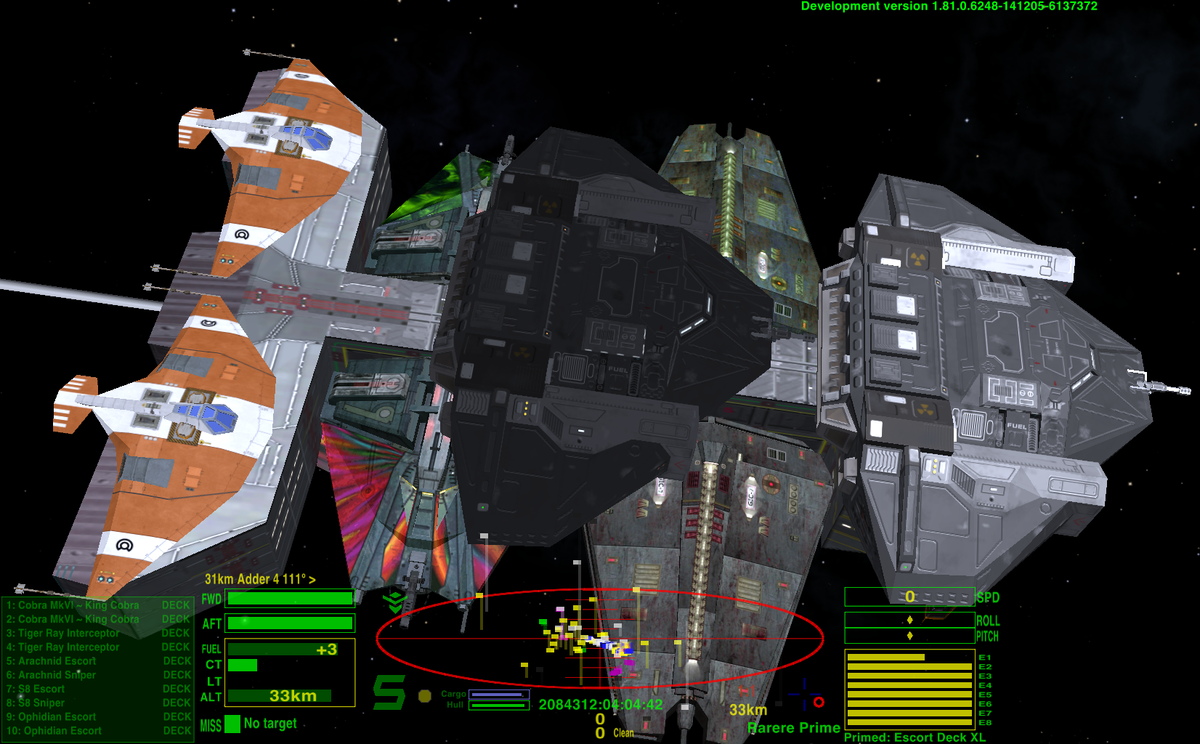The height and width of the screenshot is (744, 1200).
Task: Click the red elliptical radar scanner
Action: (600, 637)
